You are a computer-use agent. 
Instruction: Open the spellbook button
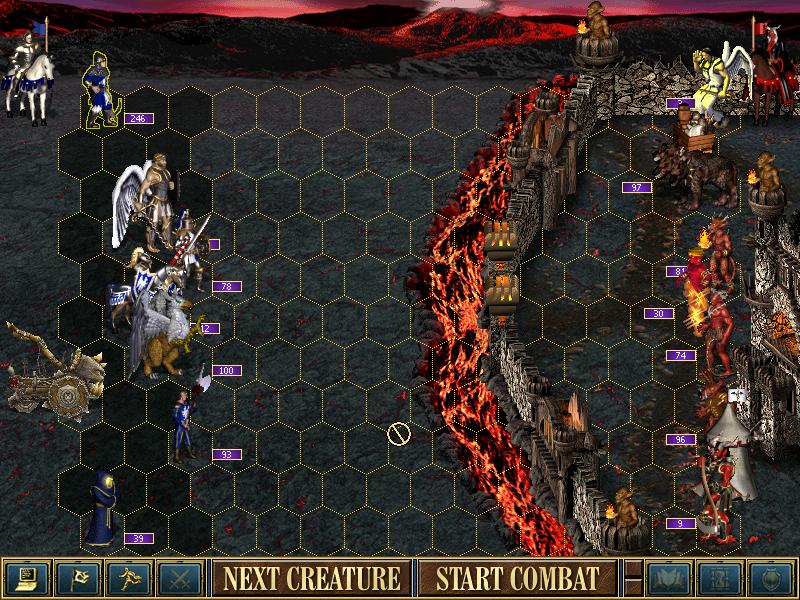tap(669, 578)
